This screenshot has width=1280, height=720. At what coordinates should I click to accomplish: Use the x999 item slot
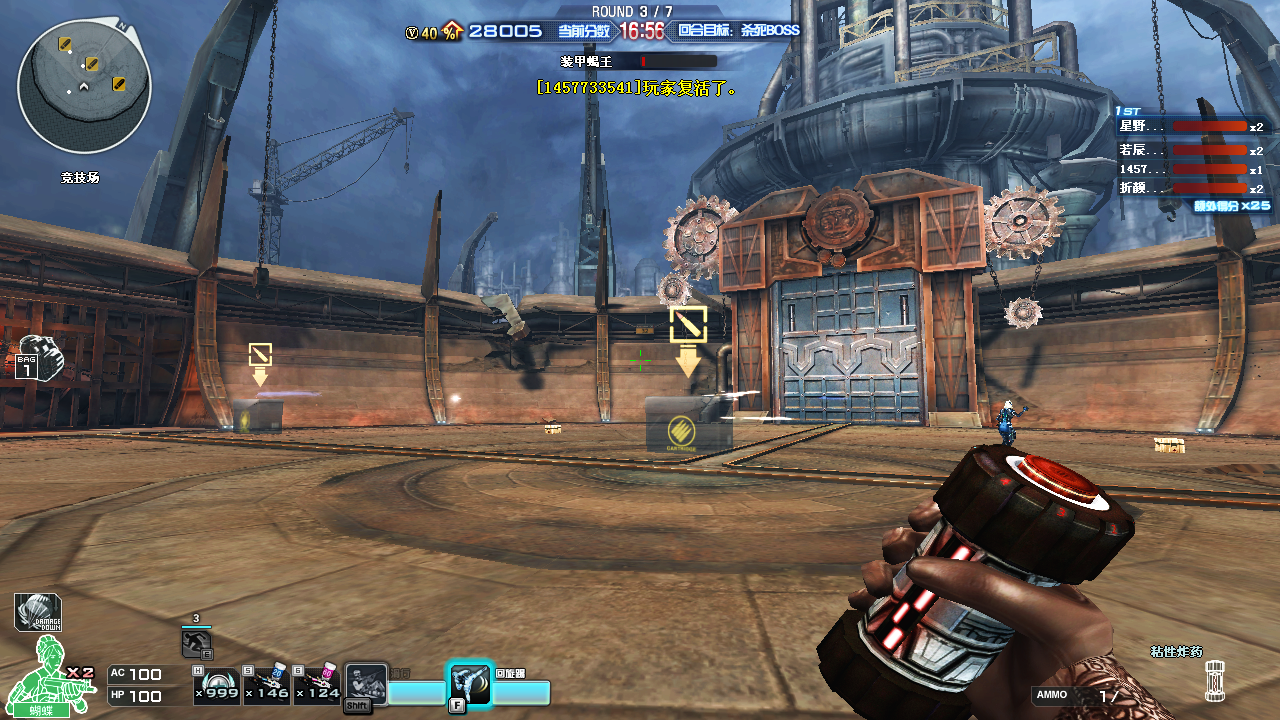pos(216,686)
